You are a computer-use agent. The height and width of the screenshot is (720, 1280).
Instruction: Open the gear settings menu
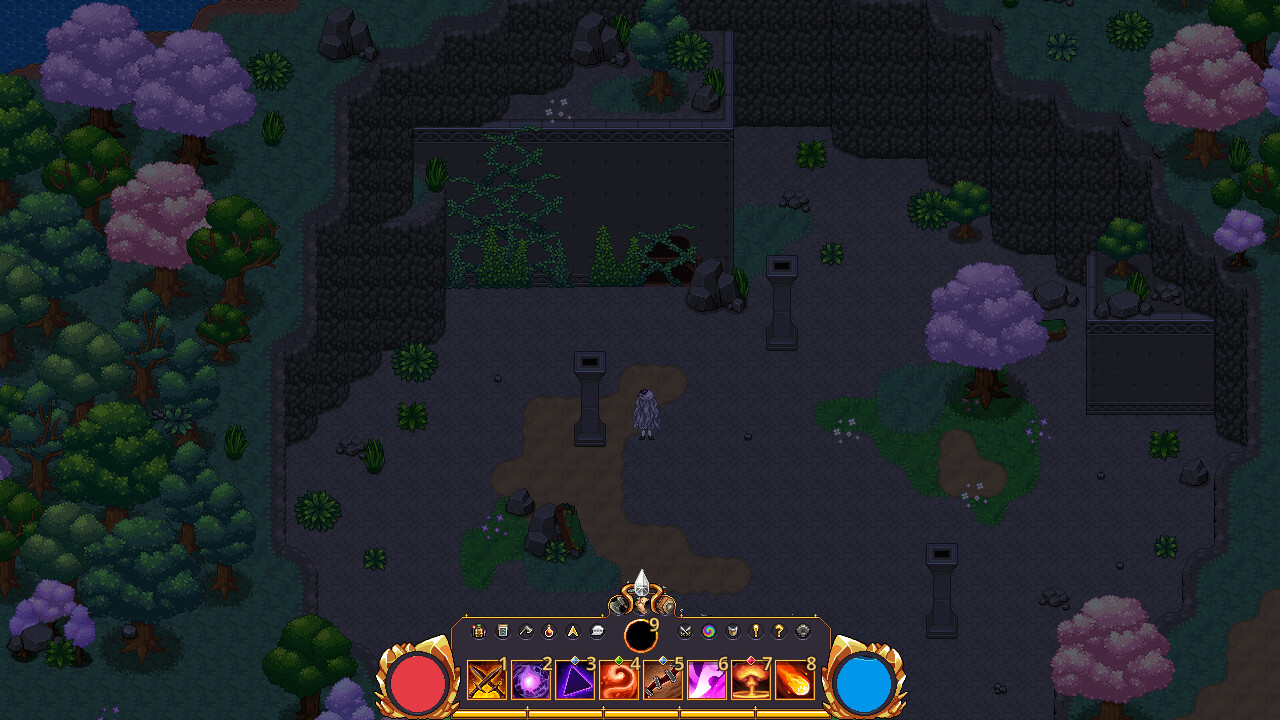tap(801, 631)
